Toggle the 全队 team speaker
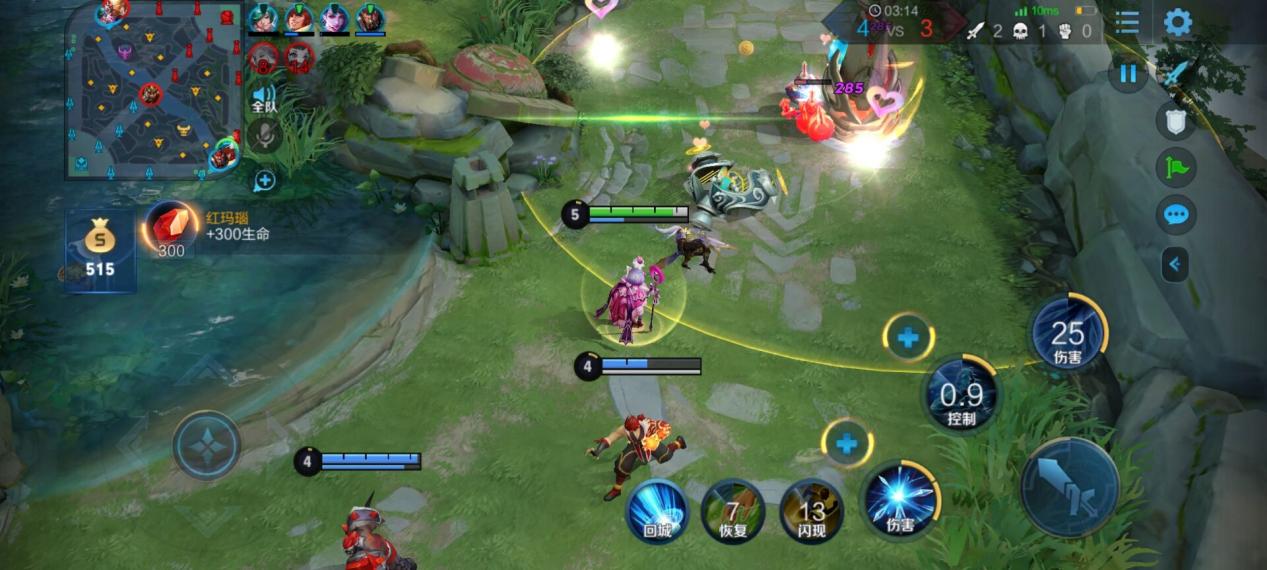1267x570 pixels. point(264,95)
